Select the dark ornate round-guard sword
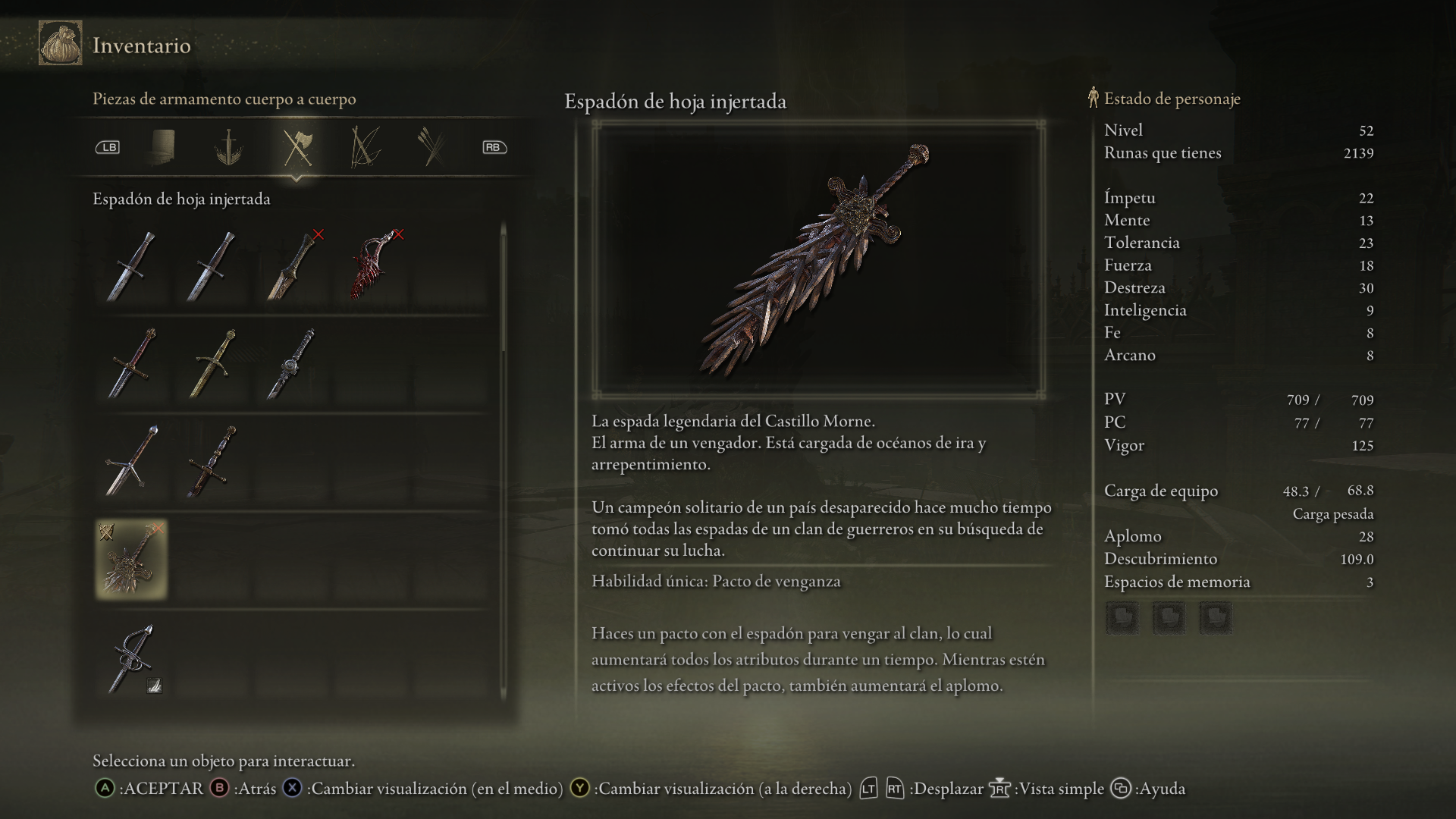1456x819 pixels. pos(292,364)
